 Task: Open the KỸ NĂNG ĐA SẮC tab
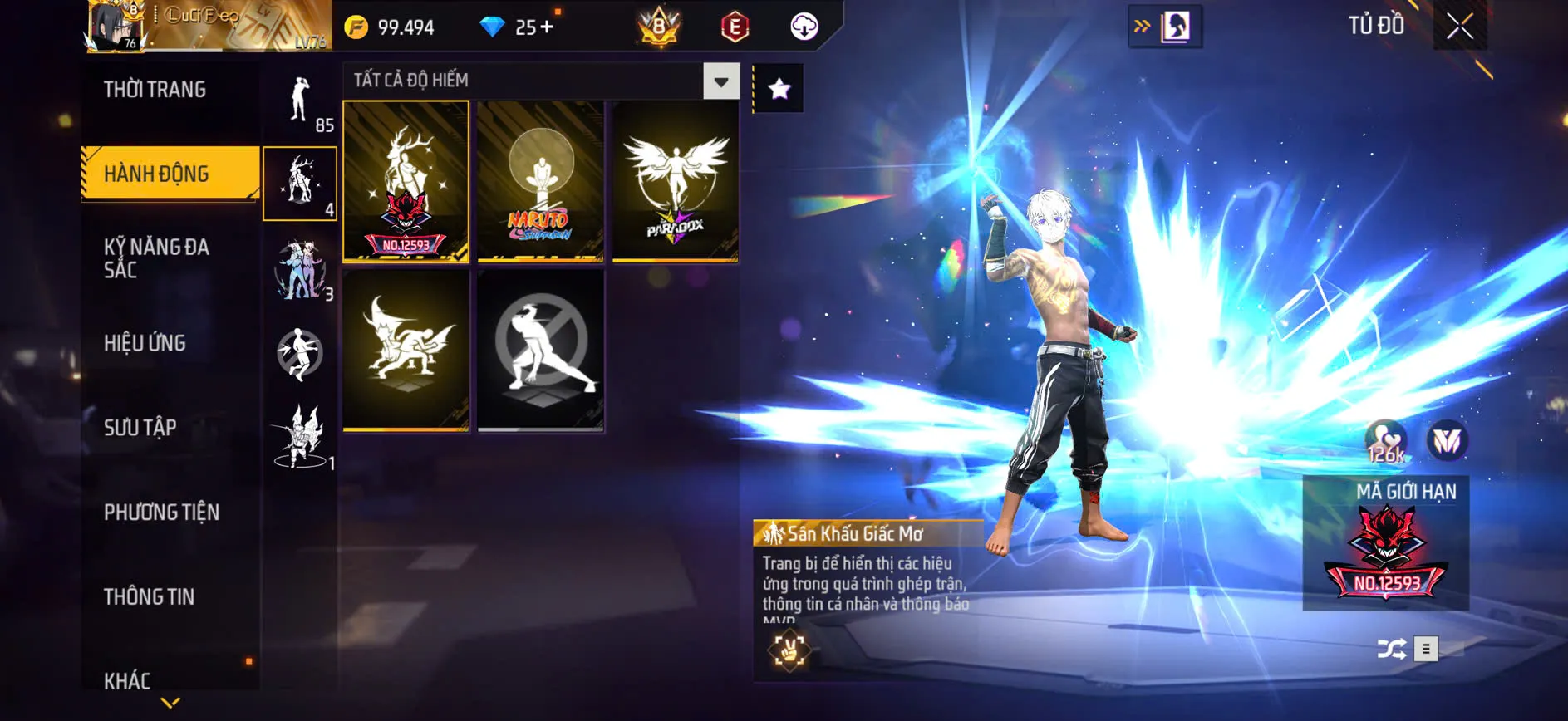click(x=156, y=257)
